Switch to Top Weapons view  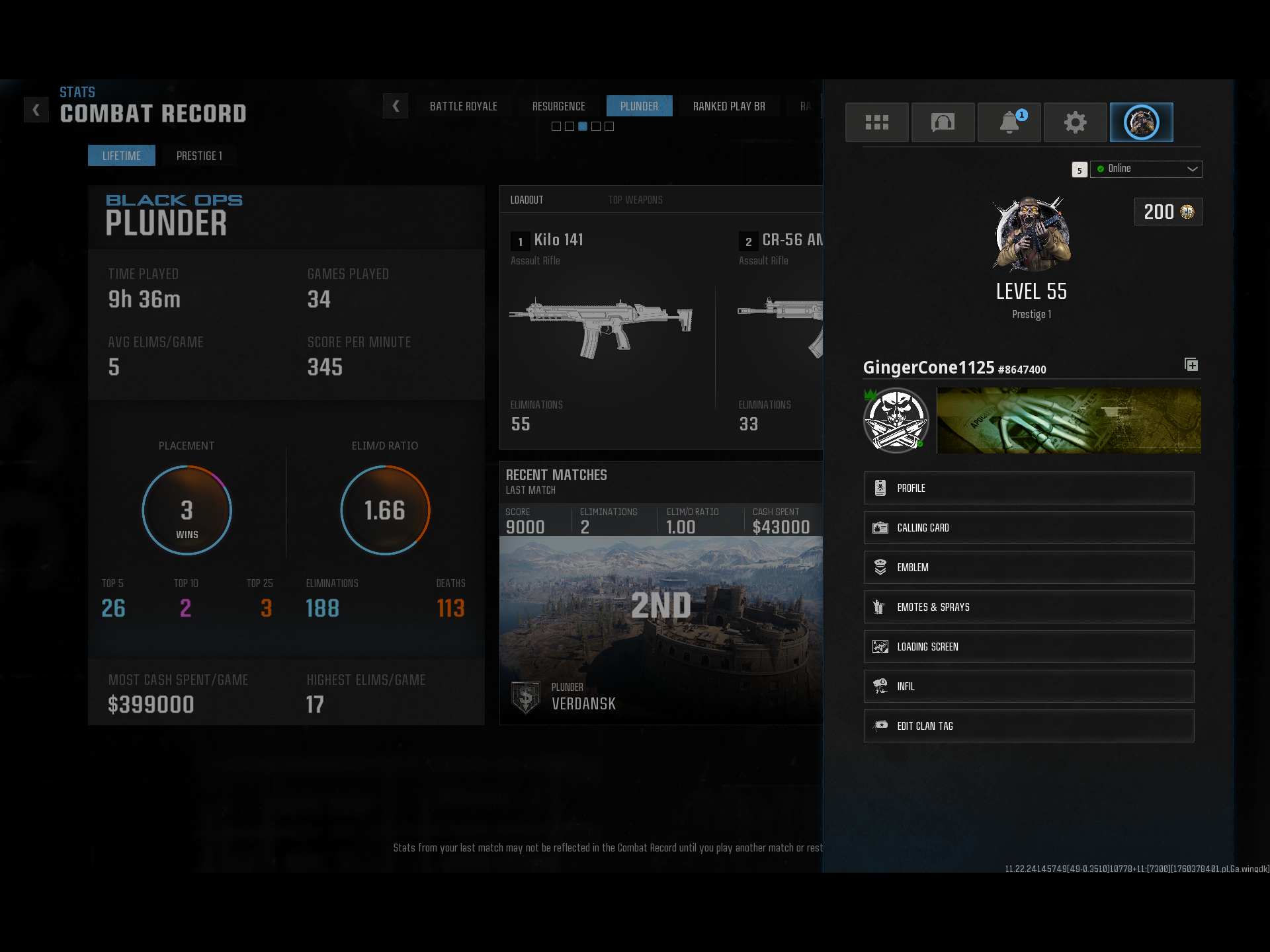pos(635,200)
